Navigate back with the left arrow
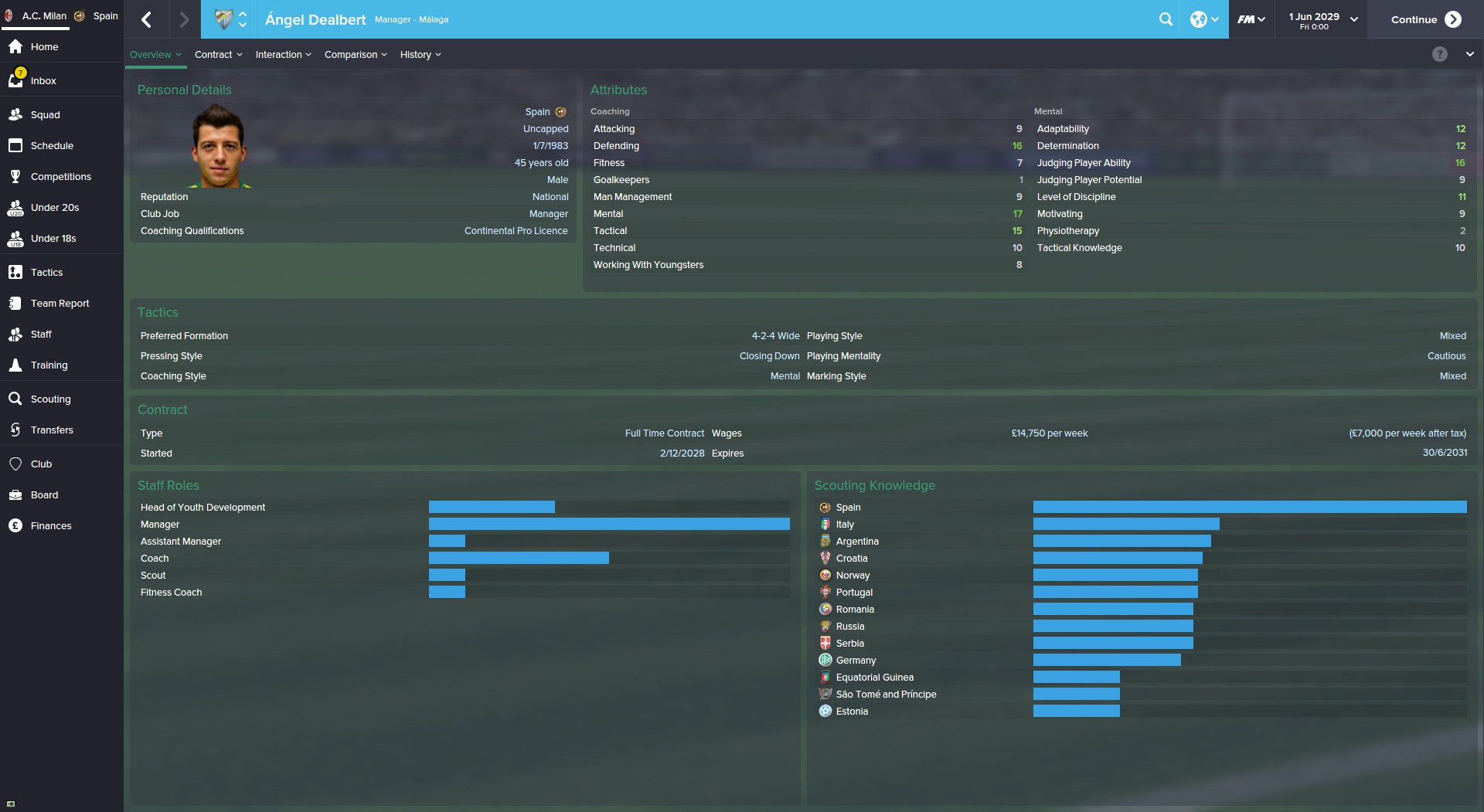This screenshot has height=812, width=1484. (x=147, y=19)
